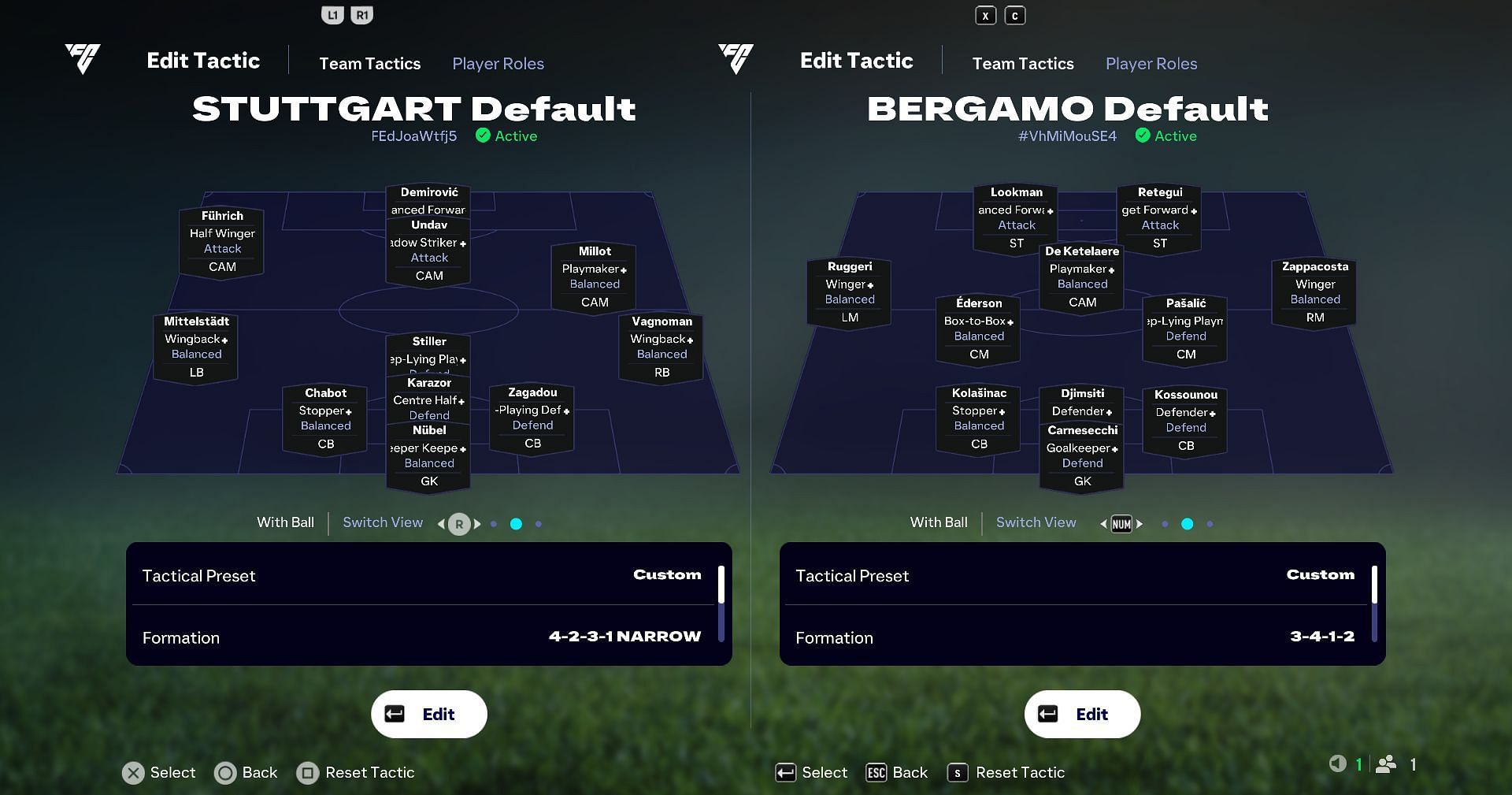Click the R button icon near Stuttgart Switch View
This screenshot has height=795, width=1512.
[460, 523]
